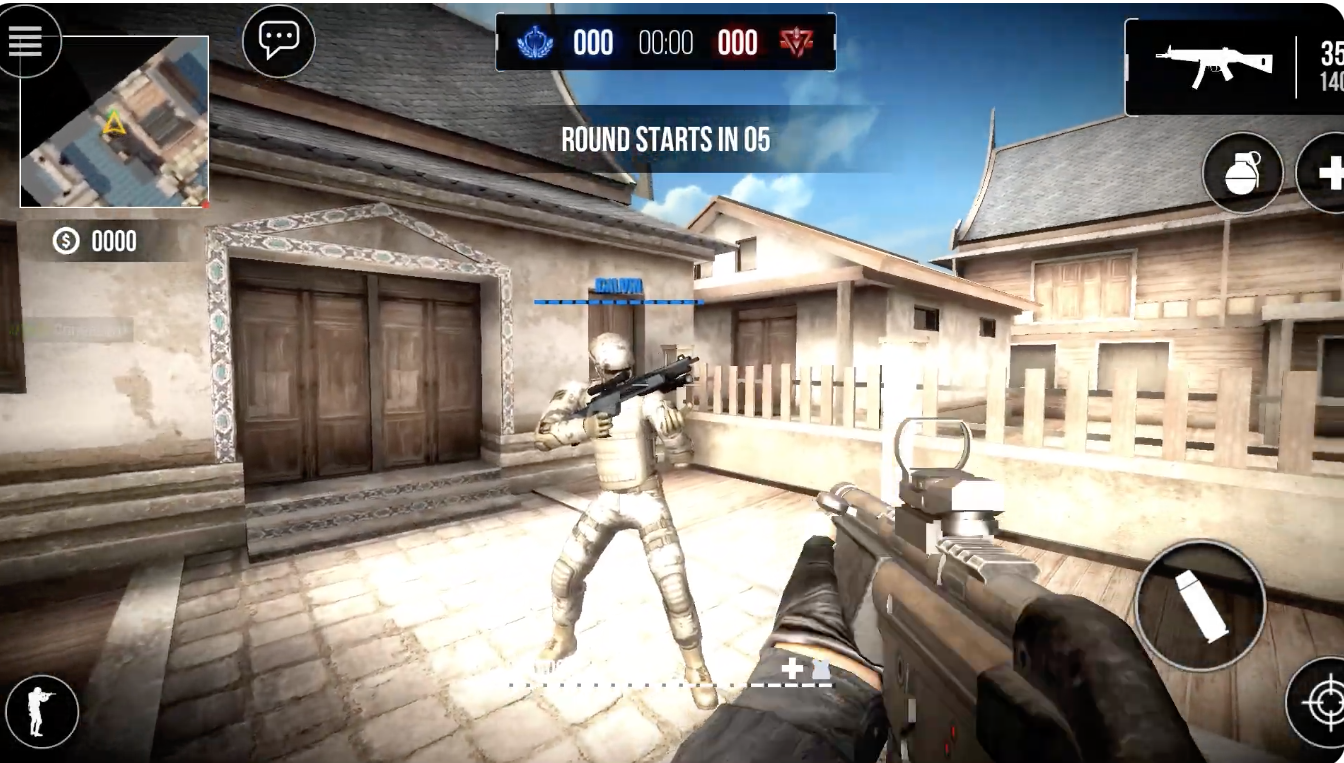Tap the minimap in the top-left corner
The image size is (1344, 763).
[x=113, y=120]
